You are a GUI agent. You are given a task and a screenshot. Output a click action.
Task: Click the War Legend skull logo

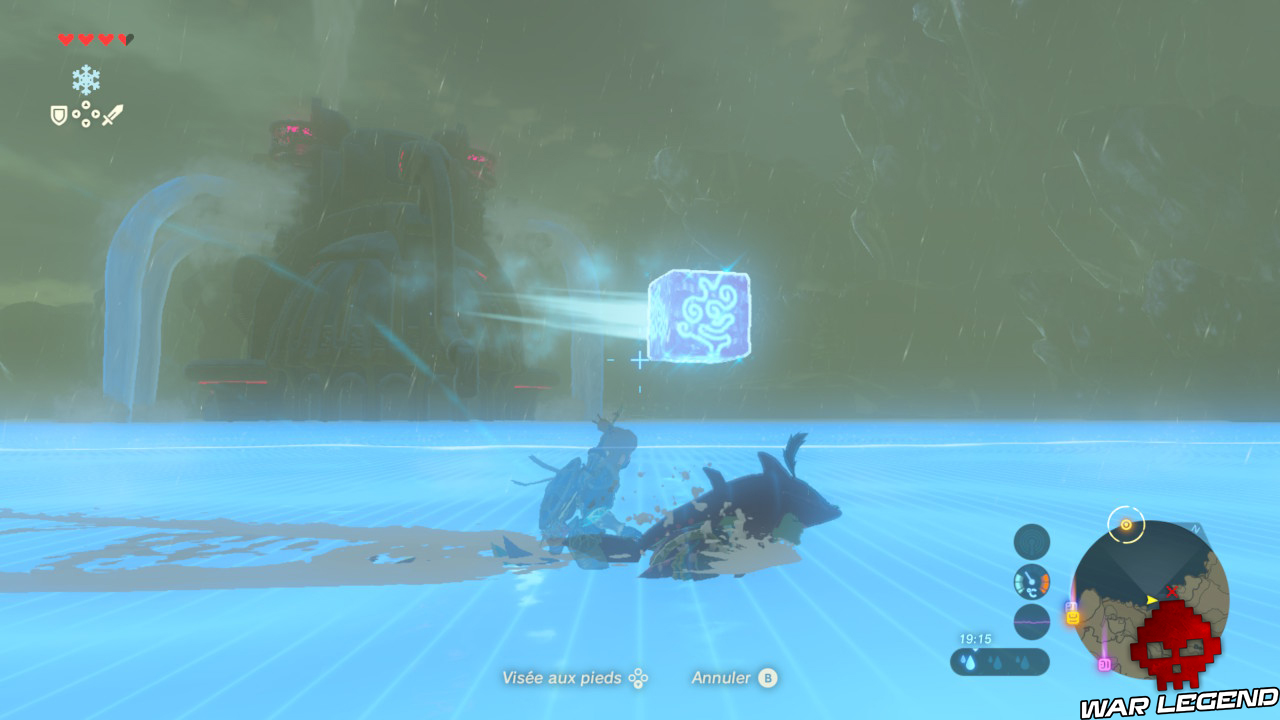[x=1175, y=645]
